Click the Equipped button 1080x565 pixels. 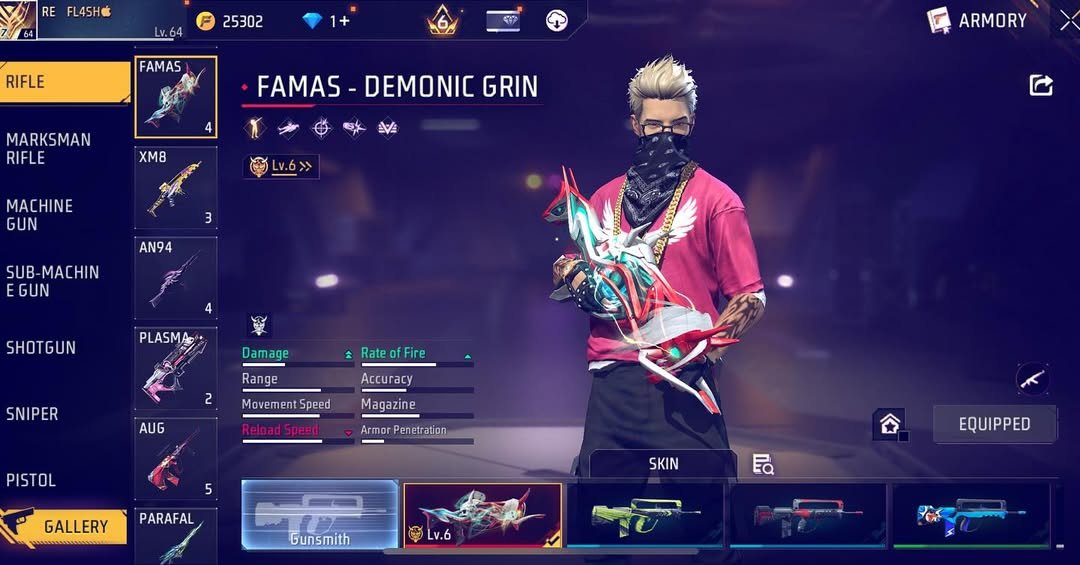pos(994,424)
